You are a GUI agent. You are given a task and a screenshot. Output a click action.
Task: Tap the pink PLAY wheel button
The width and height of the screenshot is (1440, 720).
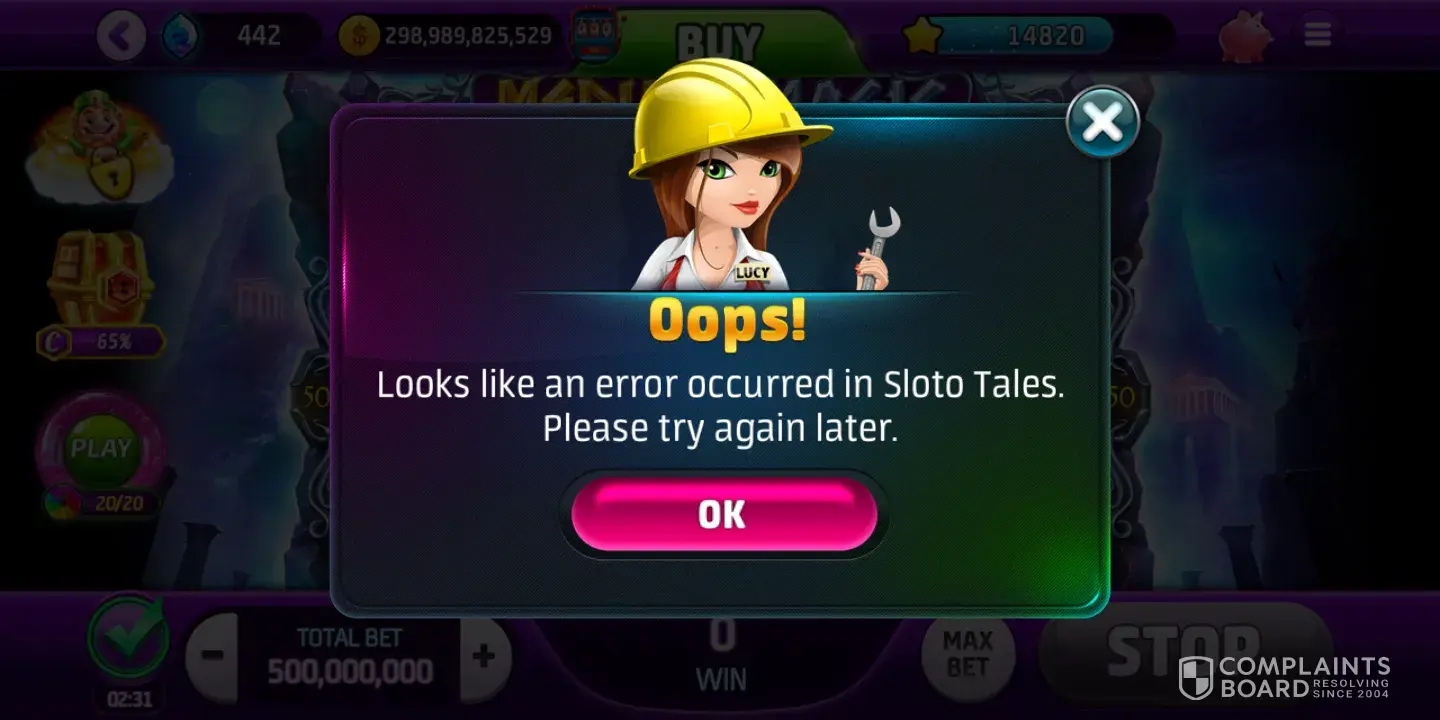[x=101, y=448]
